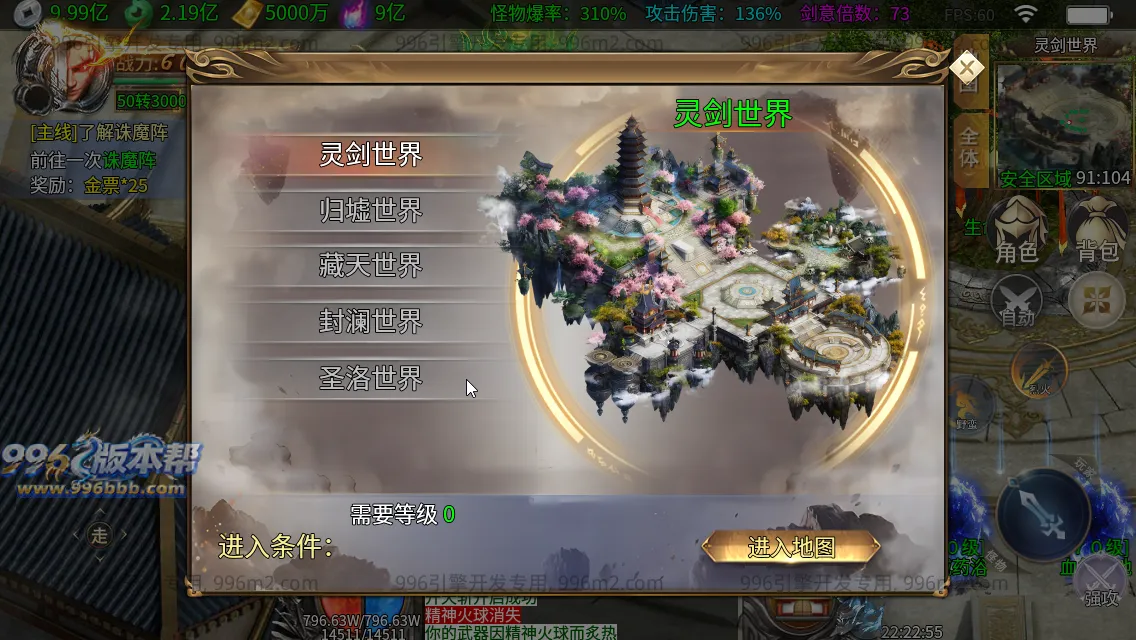Switch to the 全体 side tab
The image size is (1136, 640).
[969, 145]
